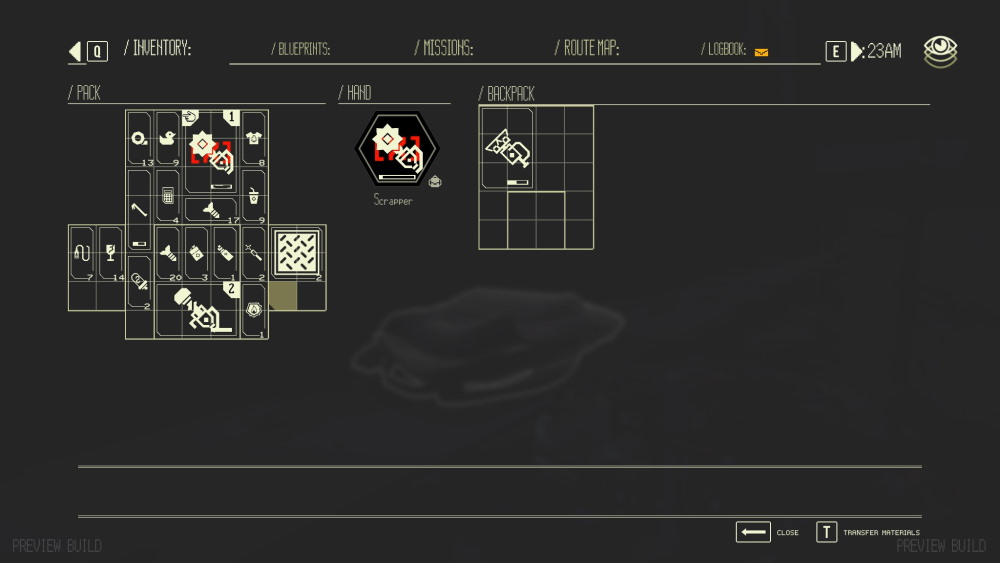Viewport: 1000px width, 563px height.
Task: Click the eye icon in the corner
Action: click(x=940, y=51)
